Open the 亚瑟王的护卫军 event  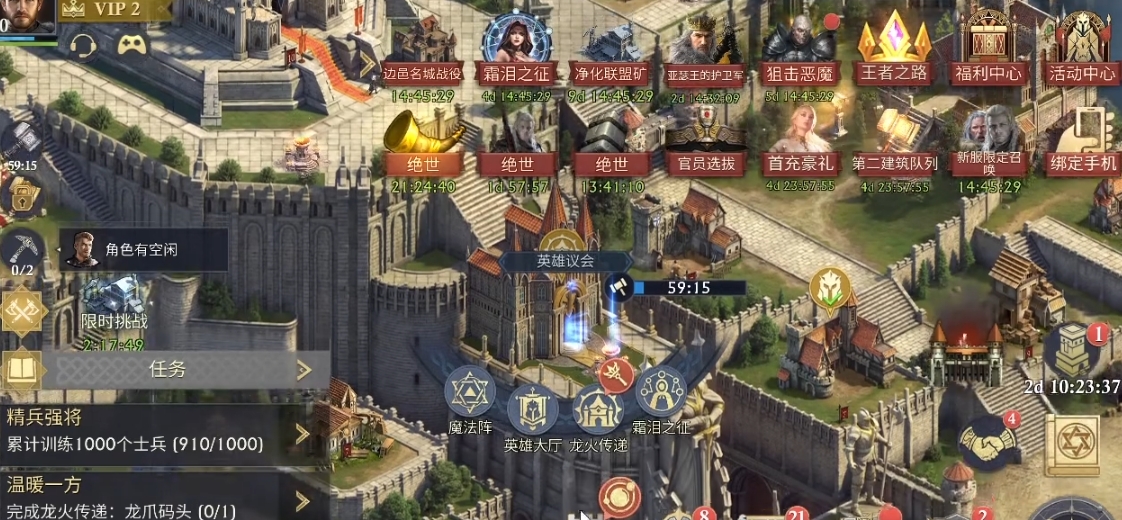click(706, 52)
